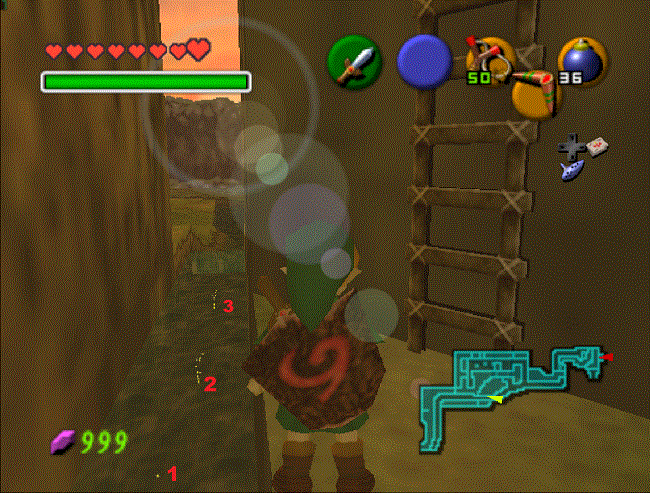Select the Kokiri sword B-button icon

(355, 61)
